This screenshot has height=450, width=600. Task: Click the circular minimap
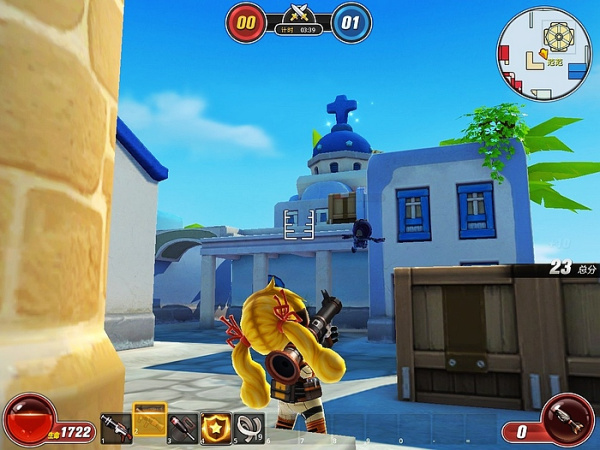click(x=545, y=52)
